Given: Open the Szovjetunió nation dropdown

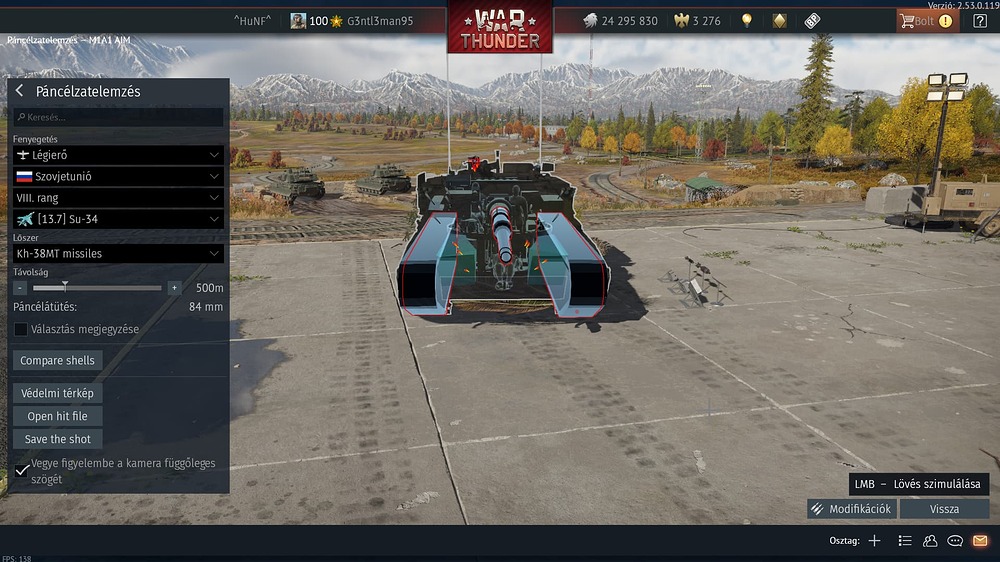Looking at the screenshot, I should coord(118,176).
